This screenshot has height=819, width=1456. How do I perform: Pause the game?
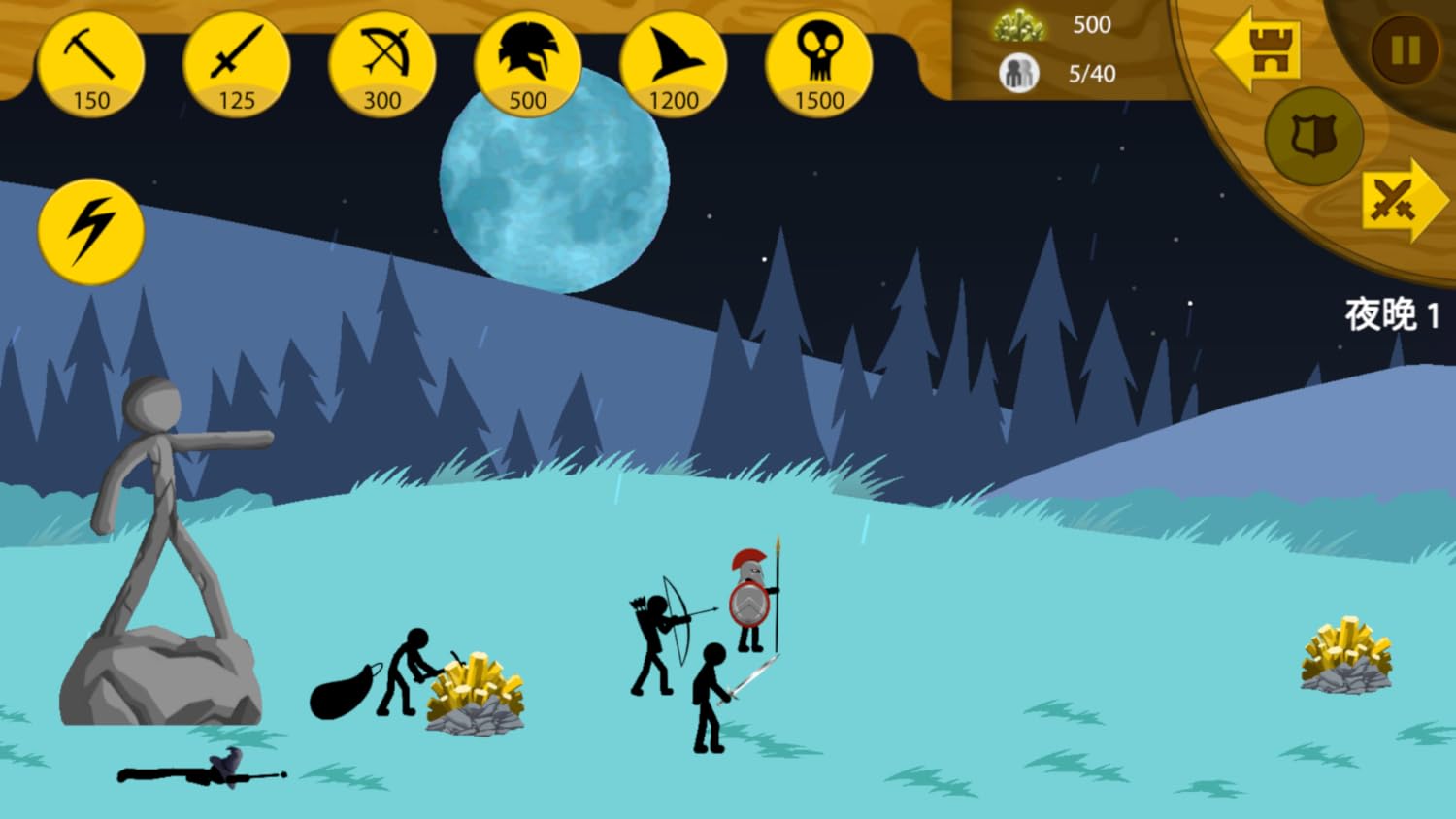(1405, 50)
